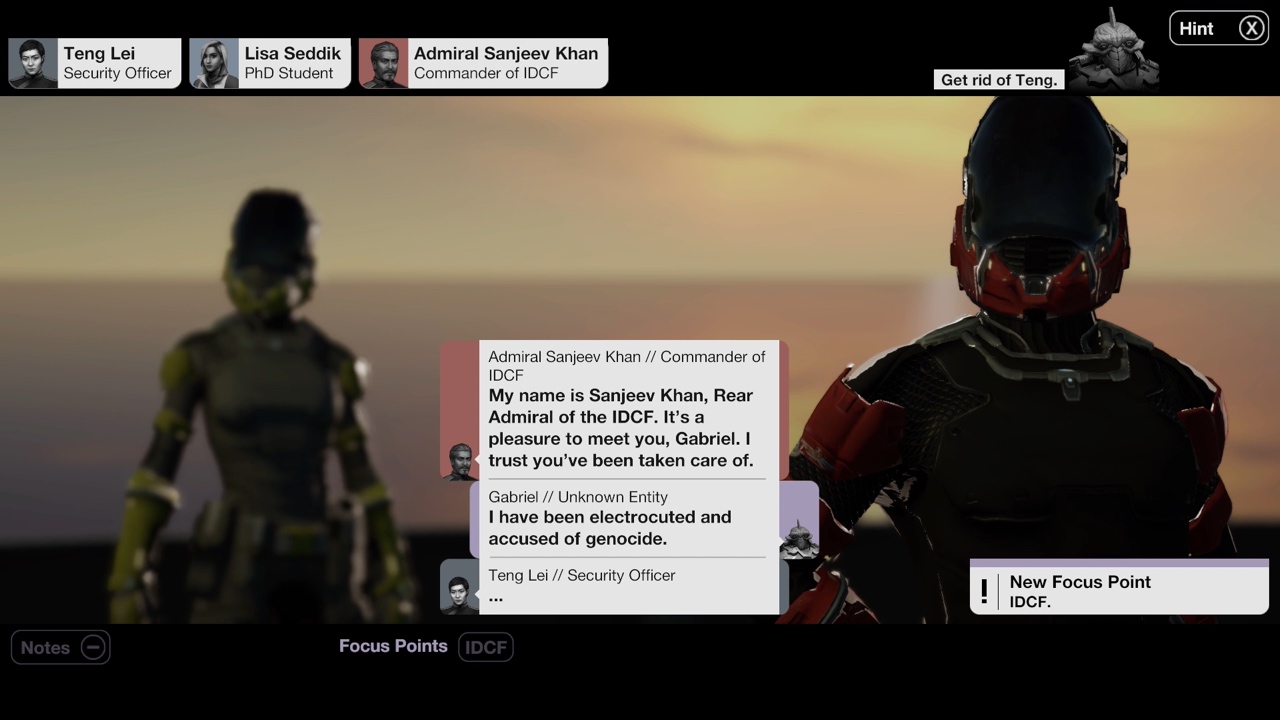Viewport: 1280px width, 720px height.
Task: Click the Focus Points label
Action: pos(393,646)
